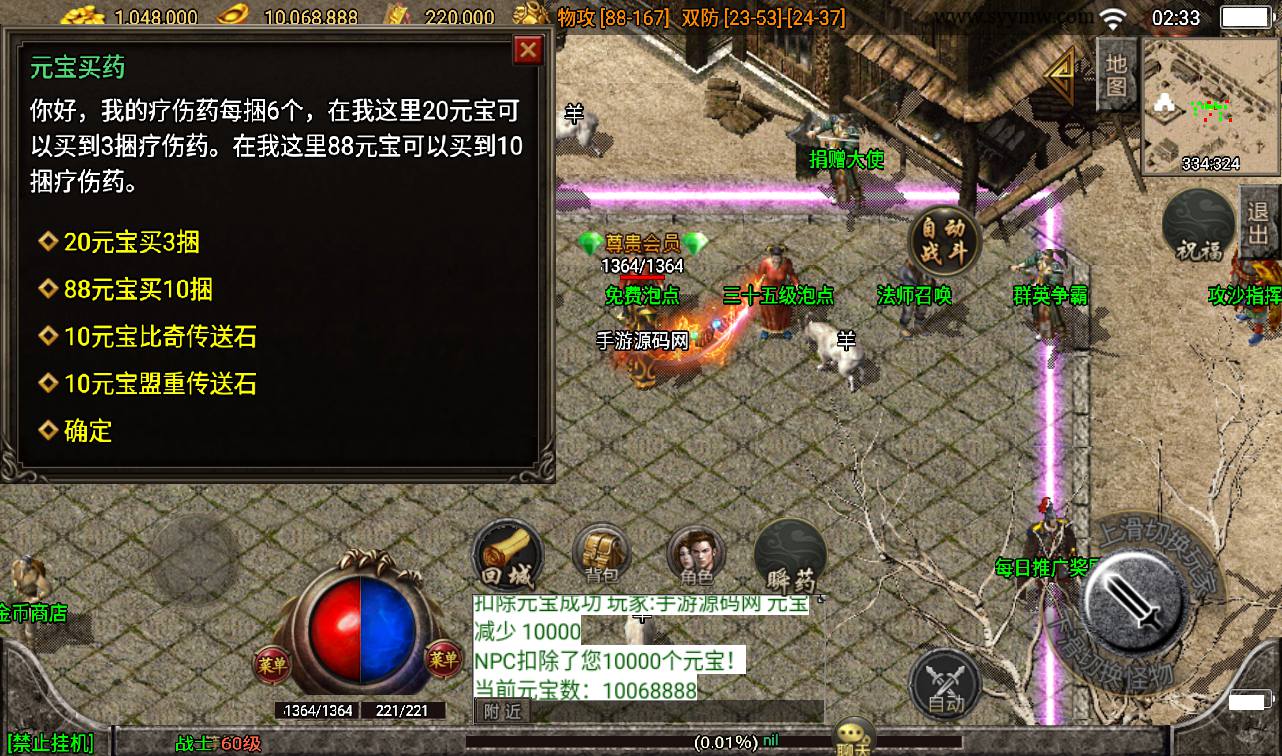Activate the 瞬药 instant potion button

pos(790,555)
